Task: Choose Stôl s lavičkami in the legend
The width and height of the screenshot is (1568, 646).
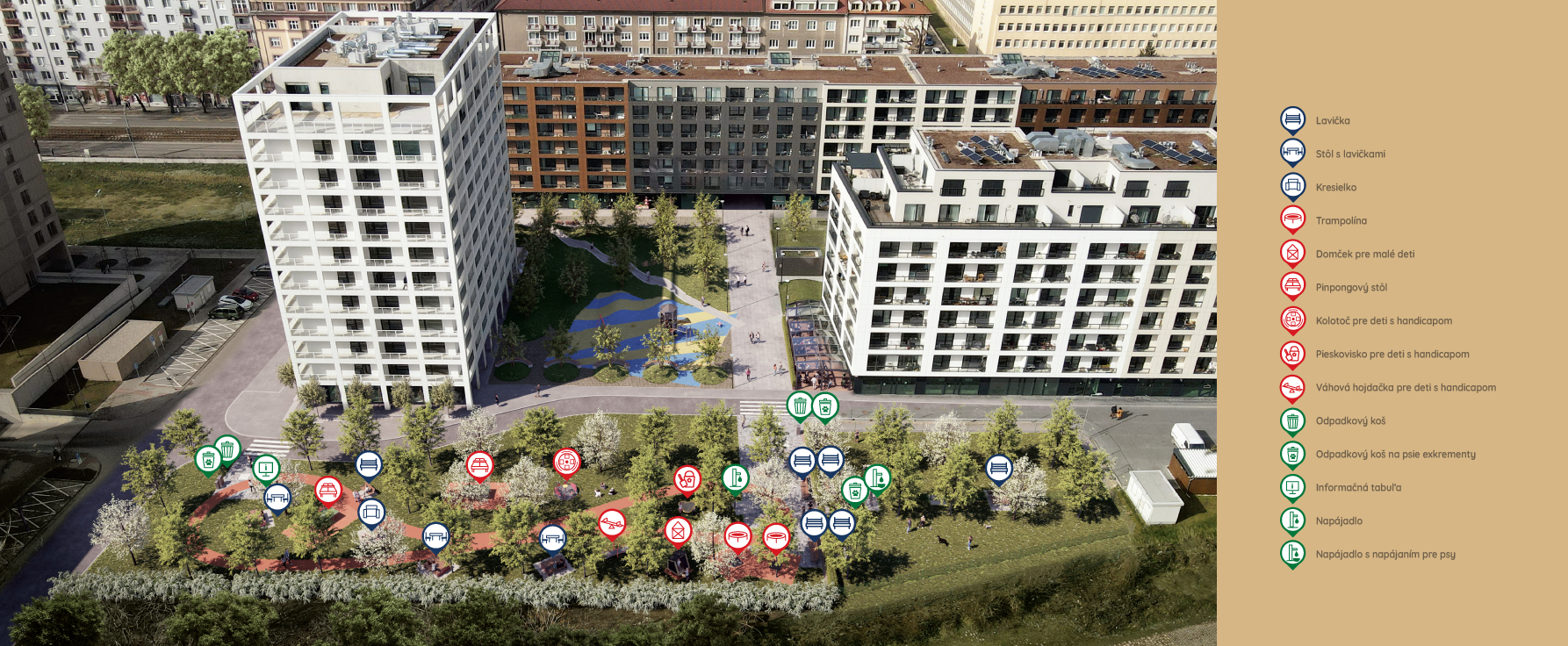Action: 1349,154
